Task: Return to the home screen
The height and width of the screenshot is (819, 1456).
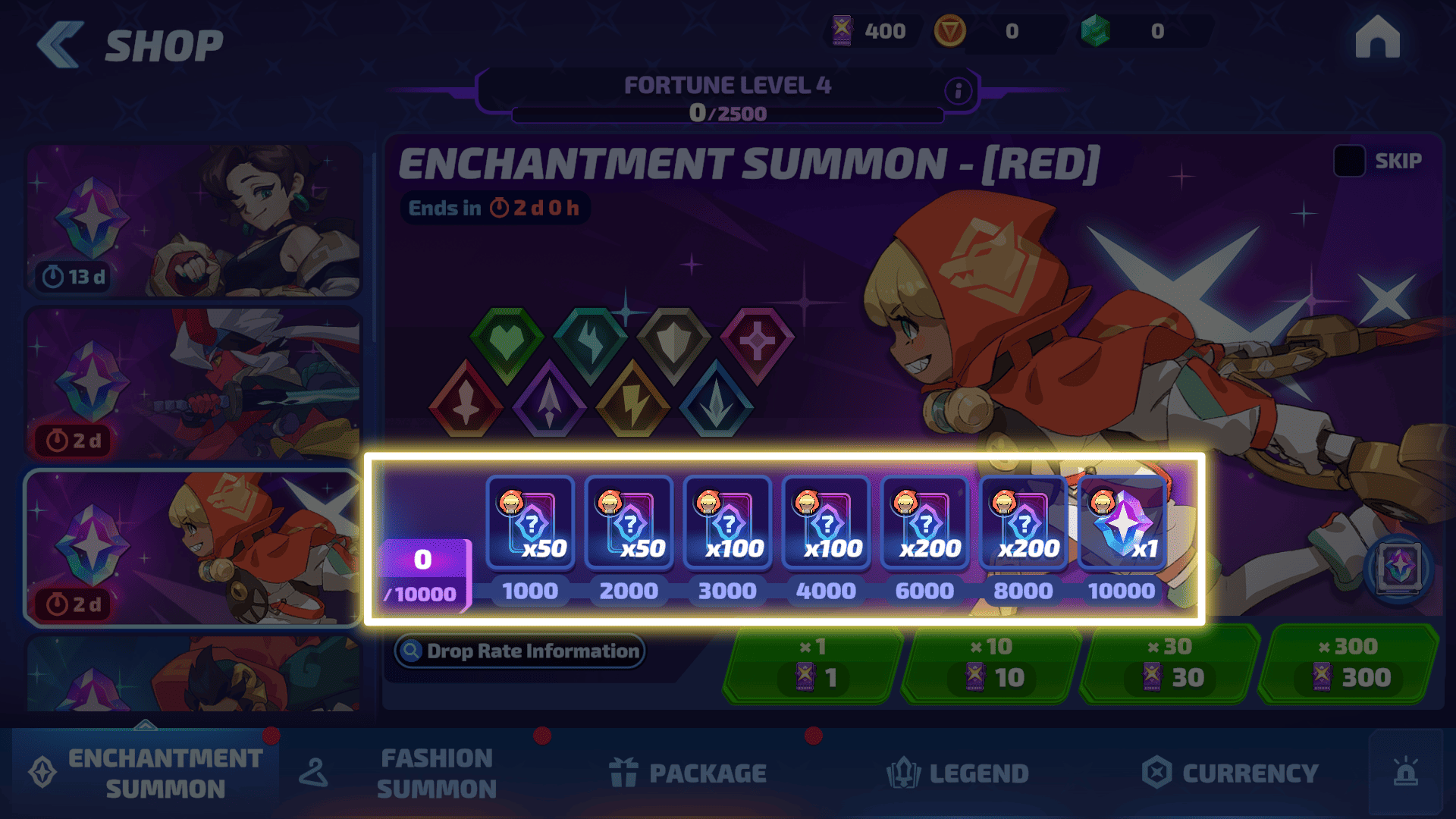Action: [x=1377, y=38]
